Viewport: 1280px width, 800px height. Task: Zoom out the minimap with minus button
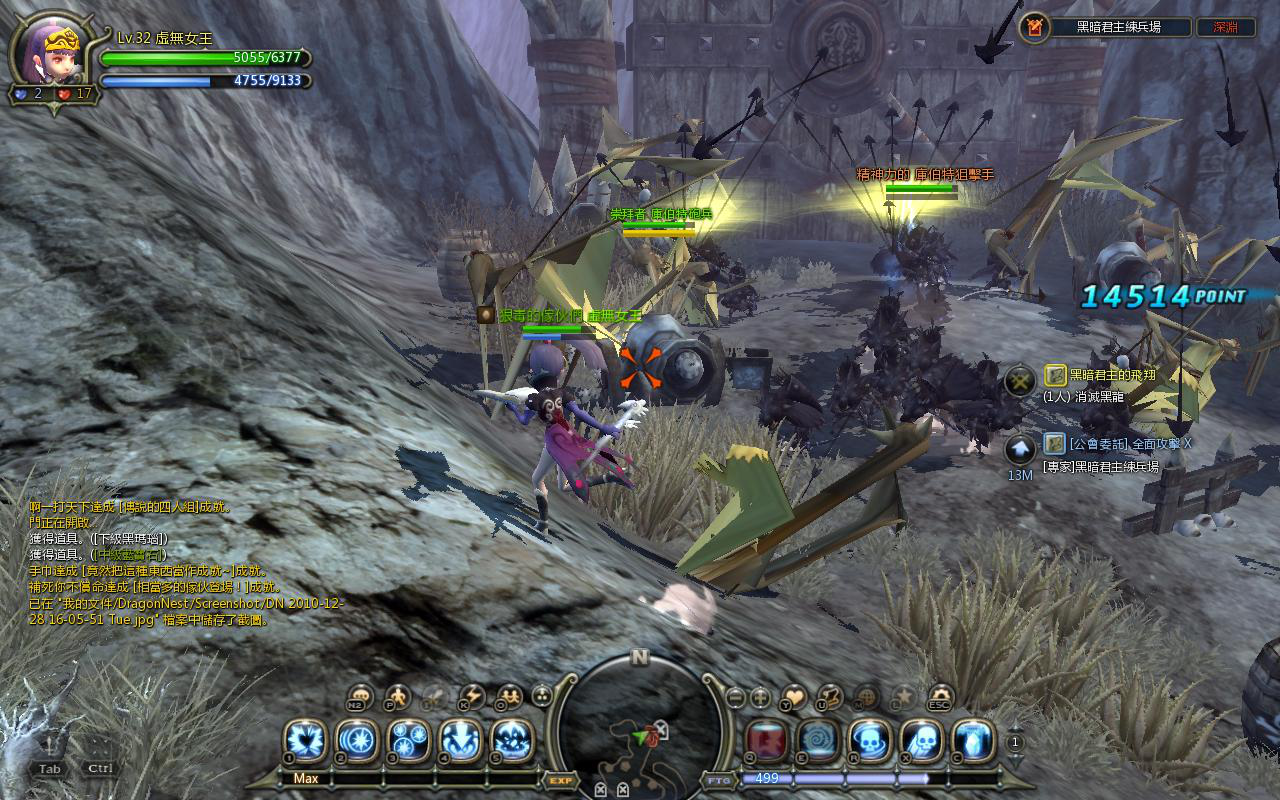tap(735, 697)
